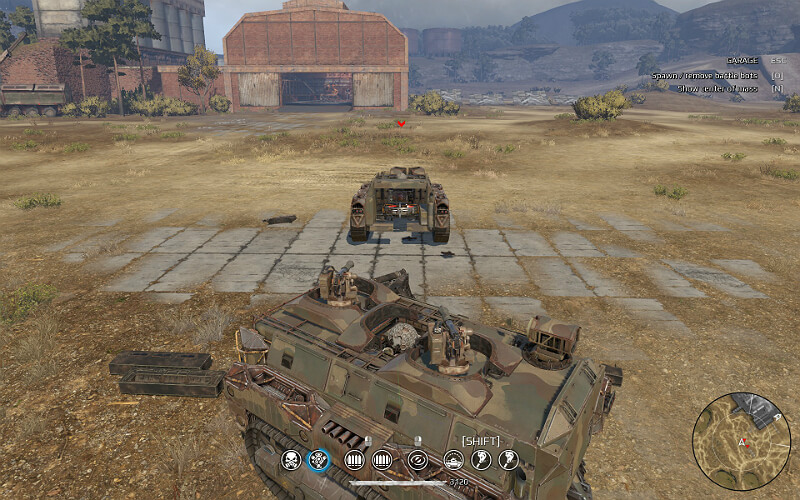Activate the oval ring module icon
This screenshot has height=500, width=800.
tap(418, 460)
